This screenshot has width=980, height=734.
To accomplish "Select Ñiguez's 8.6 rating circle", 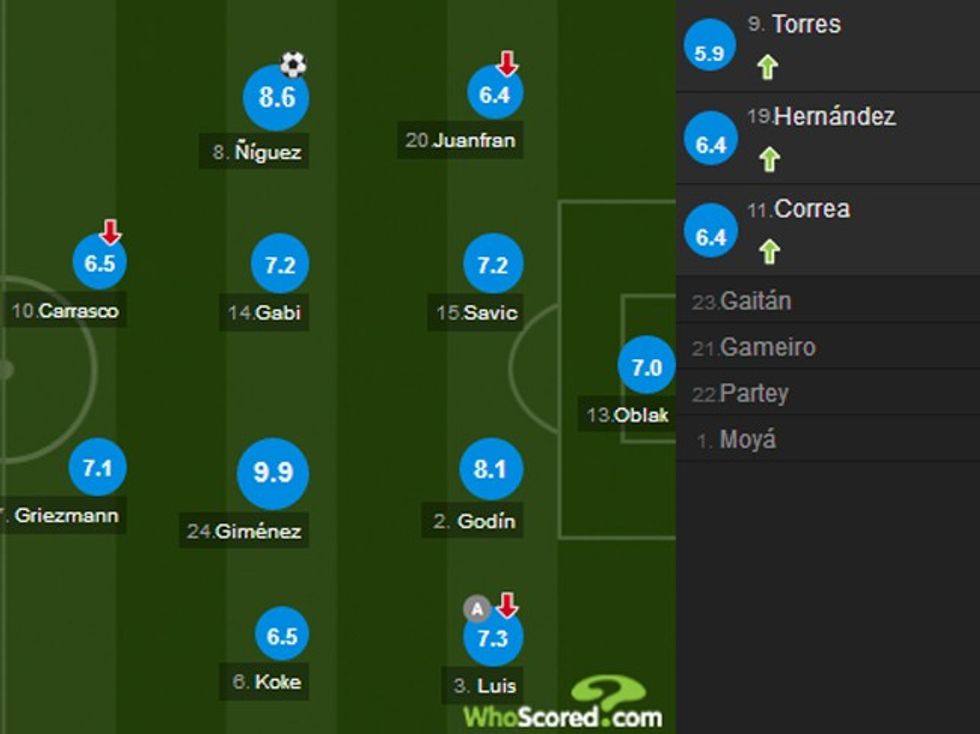I will coord(276,98).
